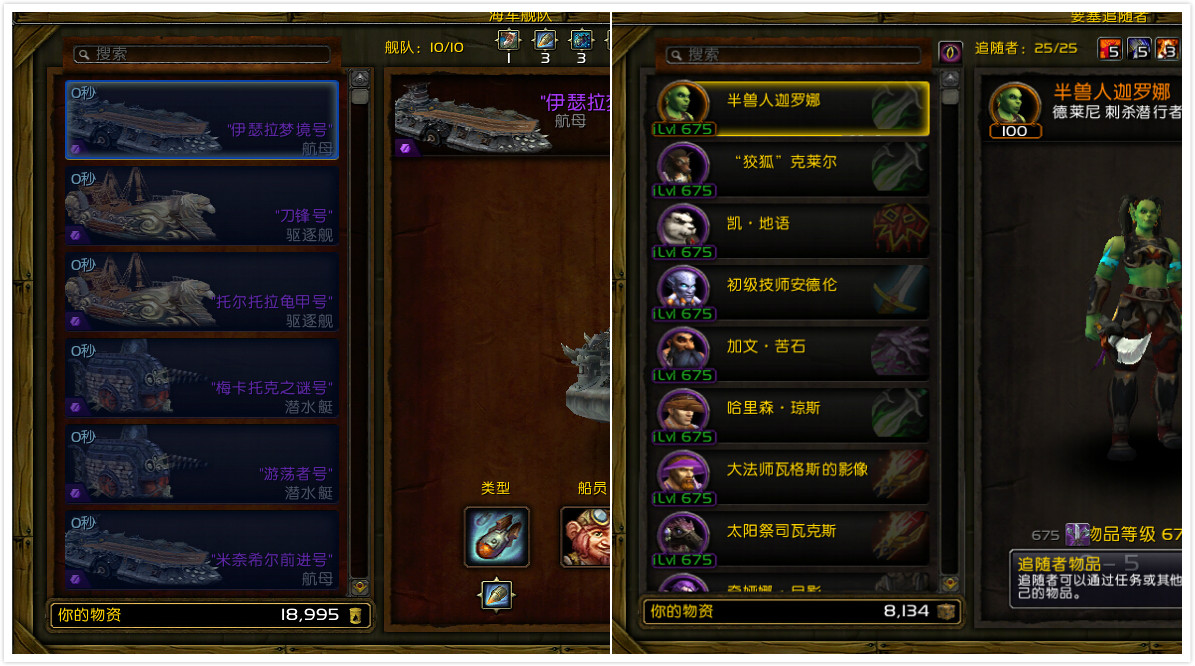The height and width of the screenshot is (666, 1195).
Task: Select the submarine "游荡者号"
Action: 202,464
